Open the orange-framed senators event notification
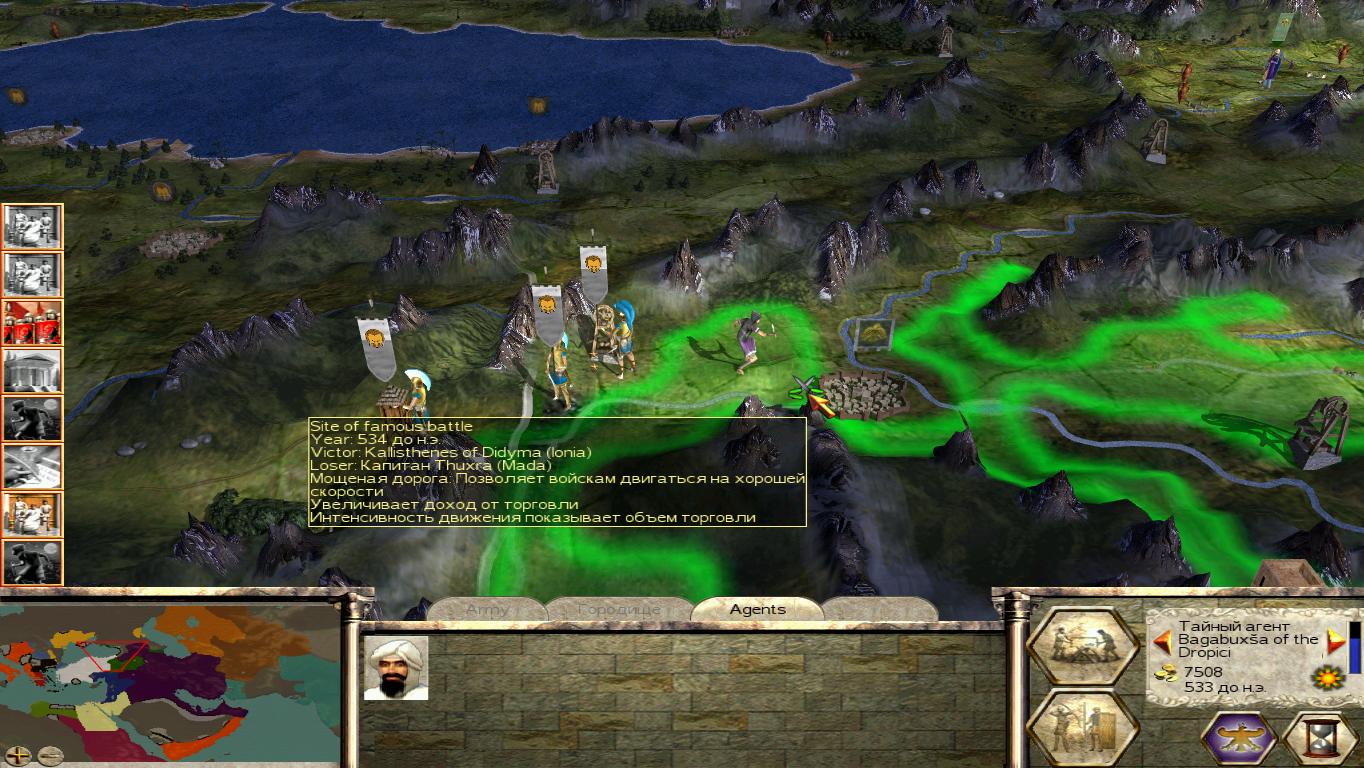 pyautogui.click(x=33, y=514)
